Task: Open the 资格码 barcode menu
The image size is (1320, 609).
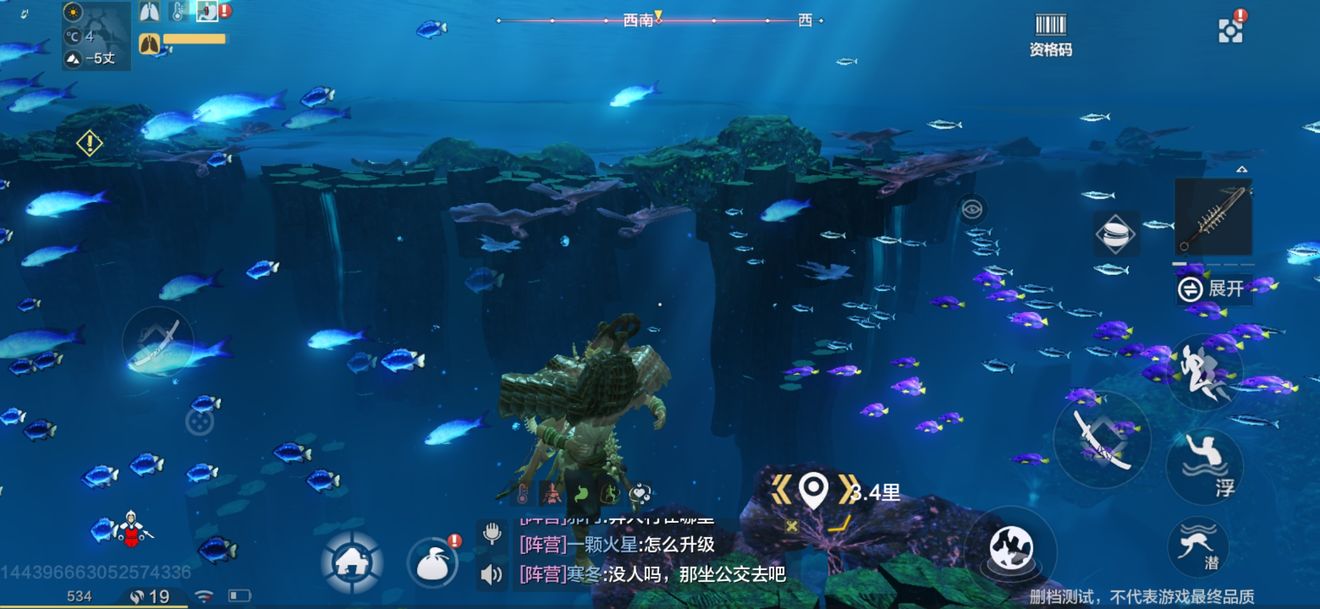Action: pos(1050,33)
